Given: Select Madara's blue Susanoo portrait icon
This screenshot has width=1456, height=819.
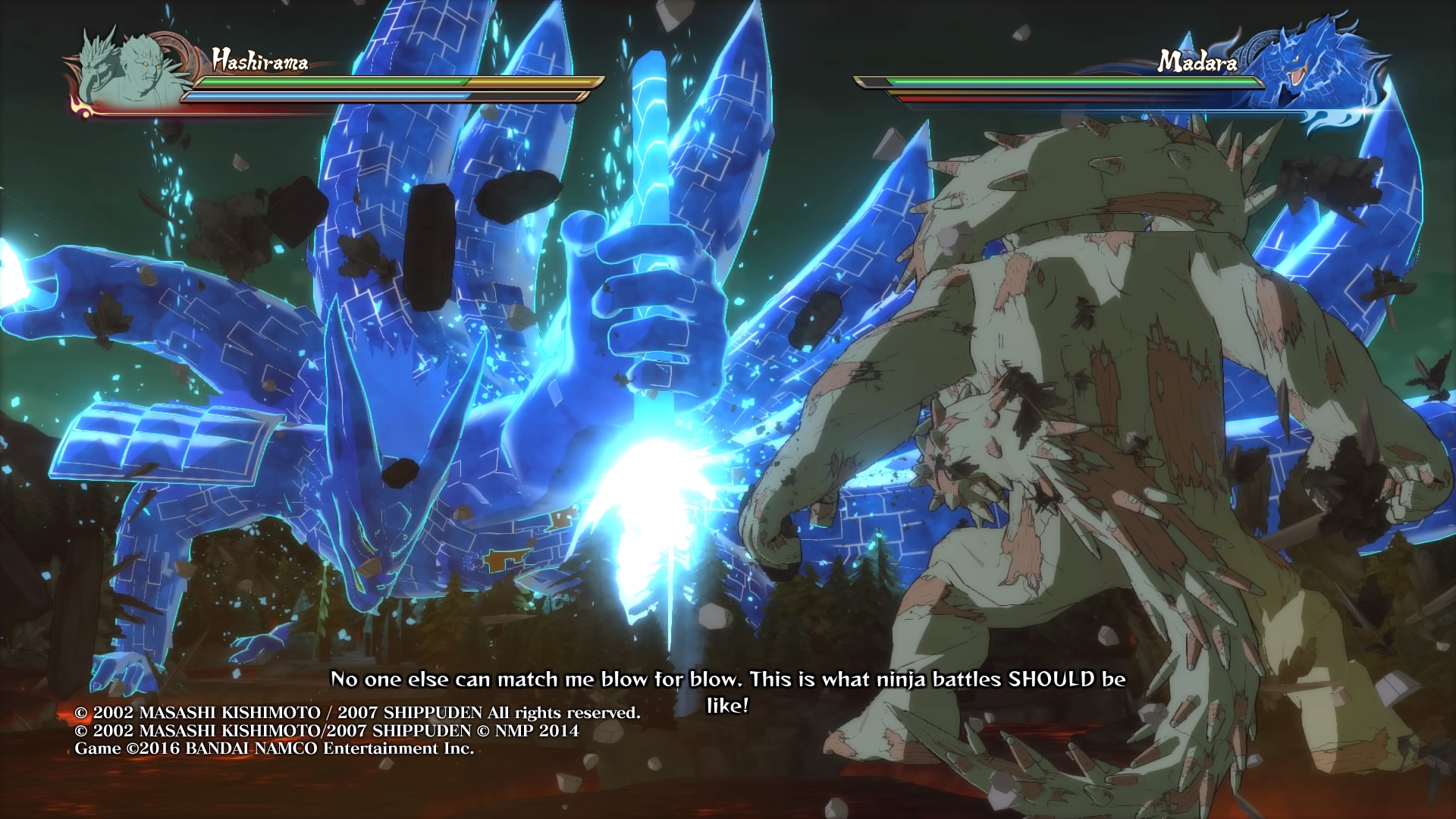Looking at the screenshot, I should [1317, 68].
